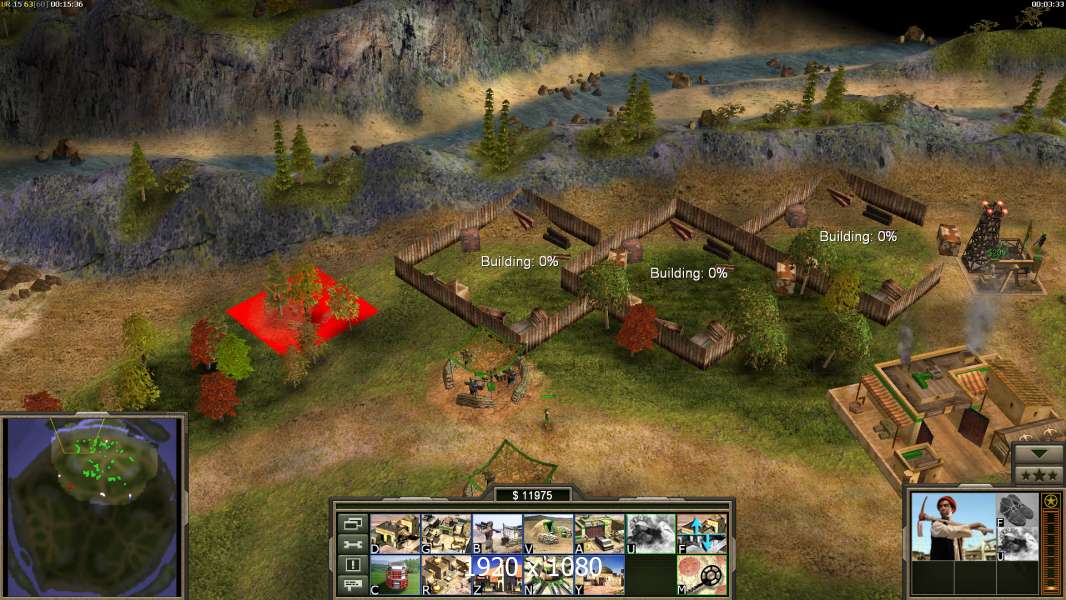Open the minimap in the corner
Viewport: 1066px width, 600px height.
93,506
